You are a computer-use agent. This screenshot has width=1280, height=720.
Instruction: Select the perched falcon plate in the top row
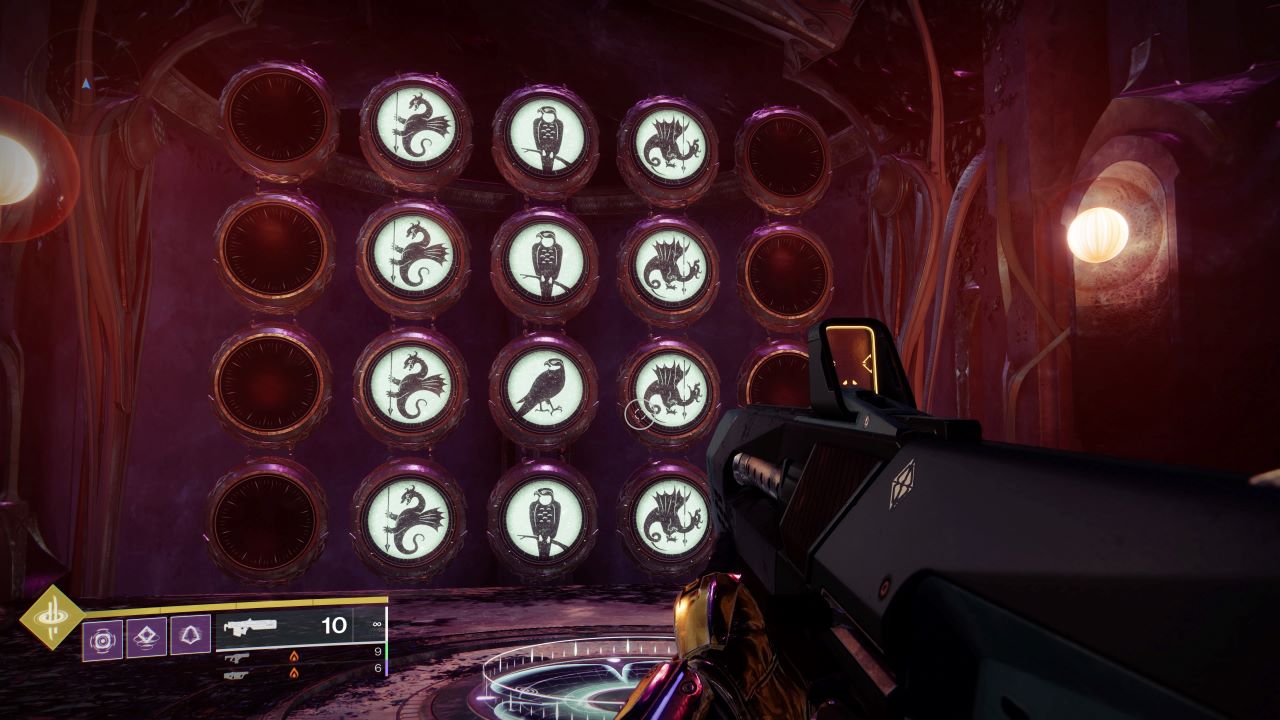tap(545, 135)
